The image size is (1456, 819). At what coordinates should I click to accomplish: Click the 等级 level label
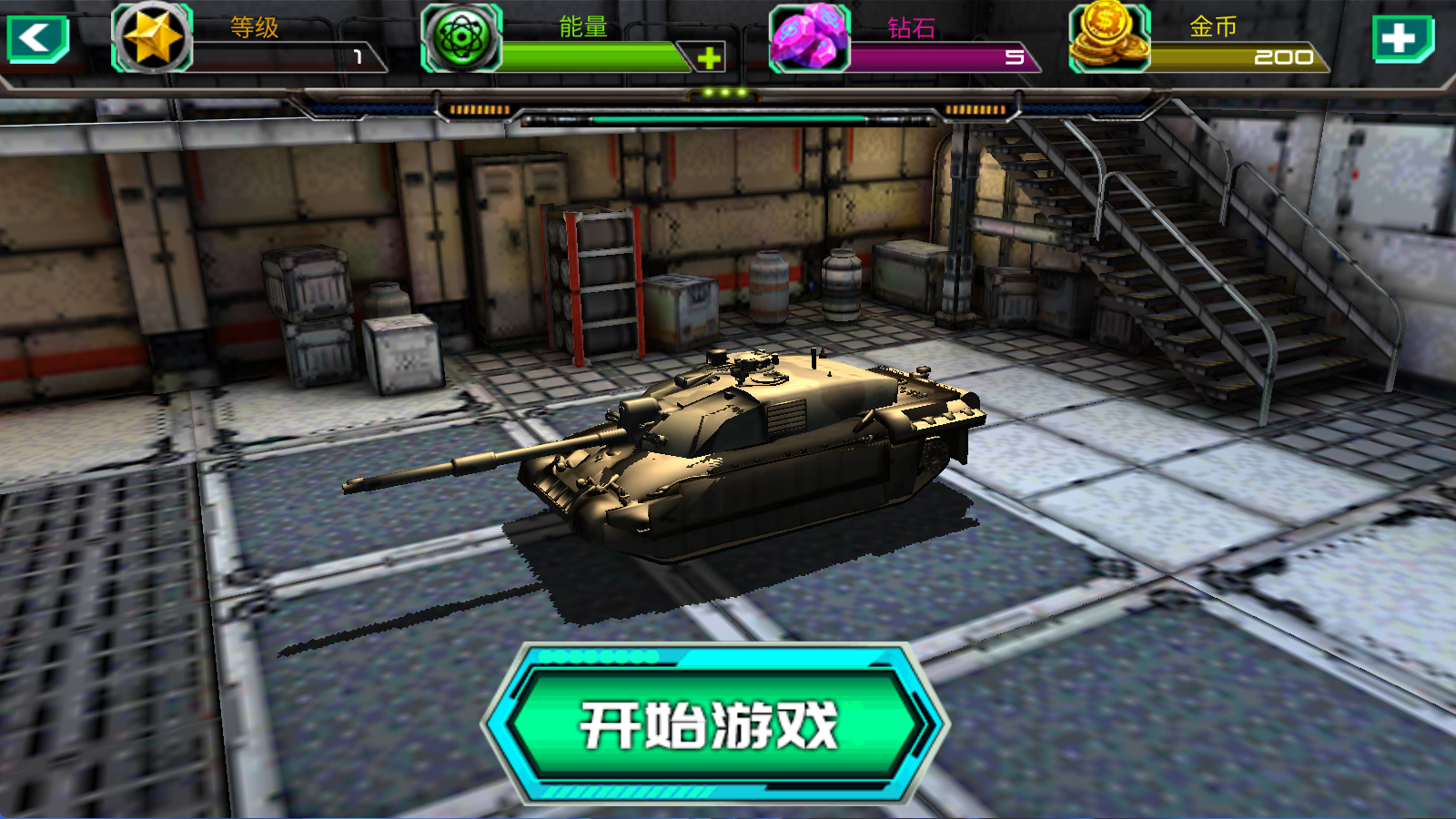[253, 27]
